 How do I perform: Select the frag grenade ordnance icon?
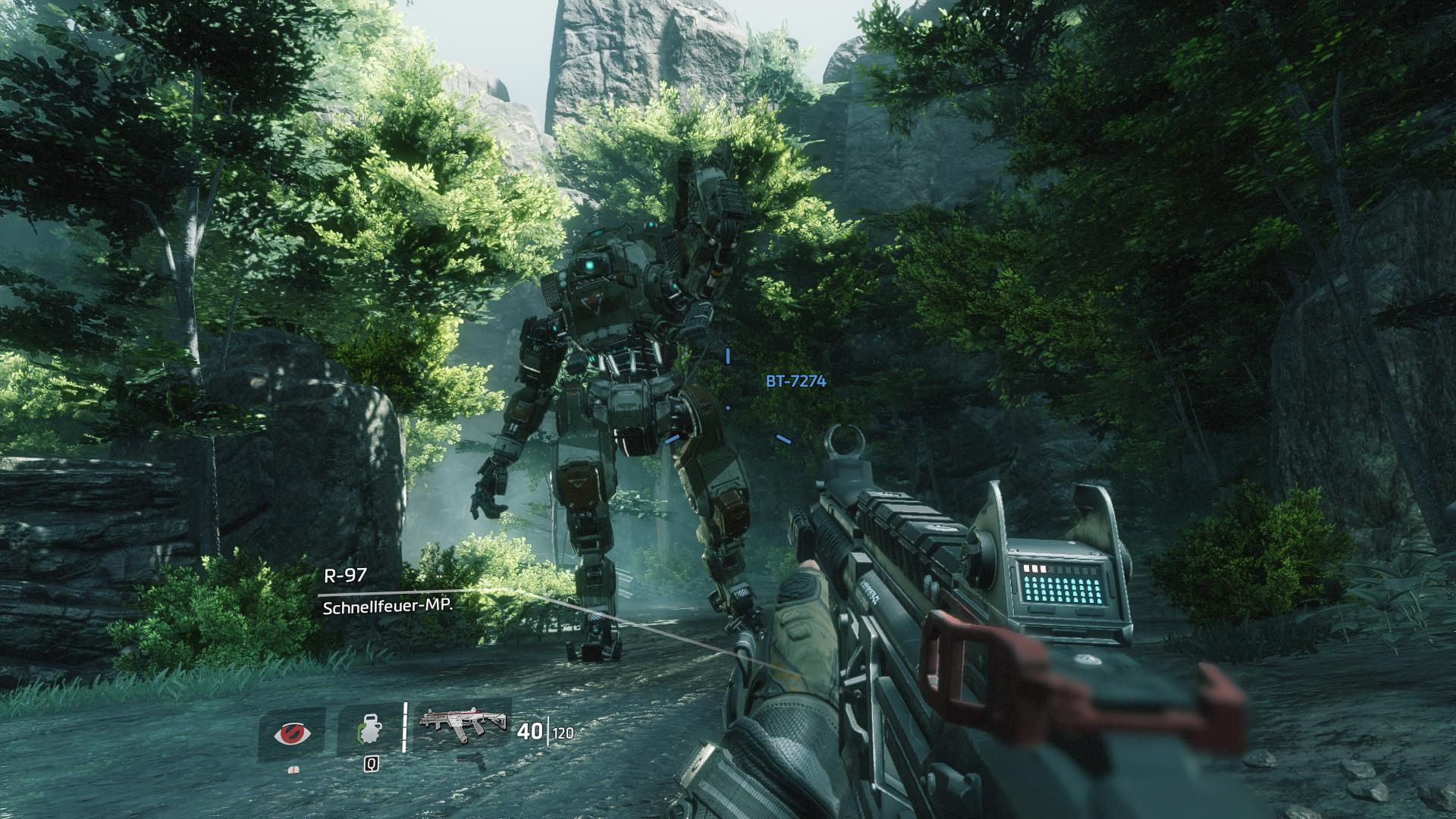370,731
